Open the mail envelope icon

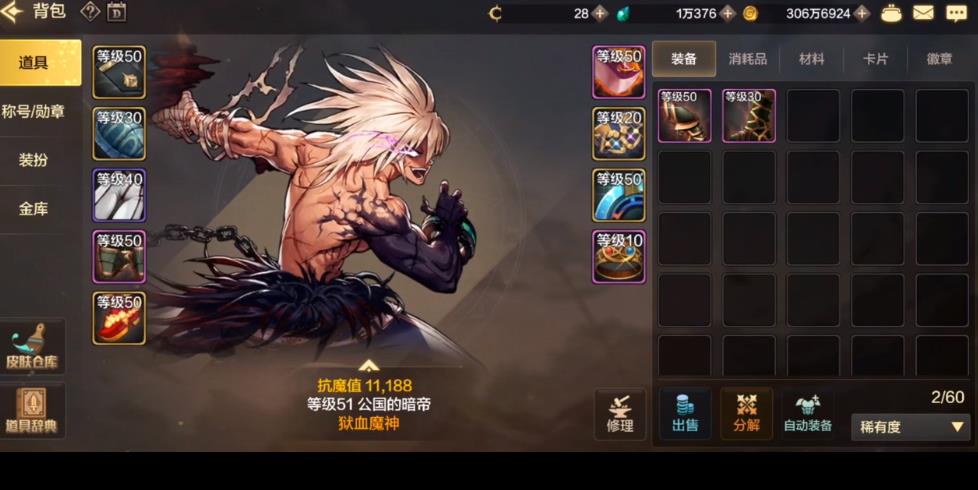coord(923,13)
